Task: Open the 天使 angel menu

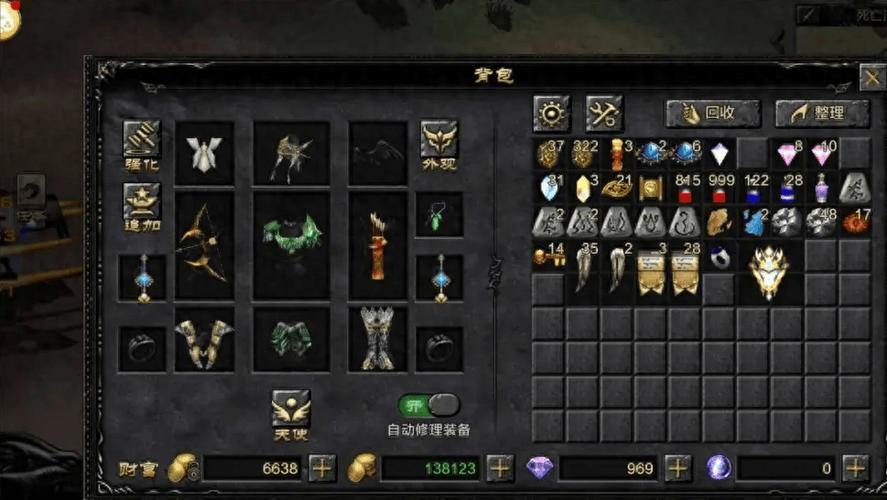Action: pos(291,414)
